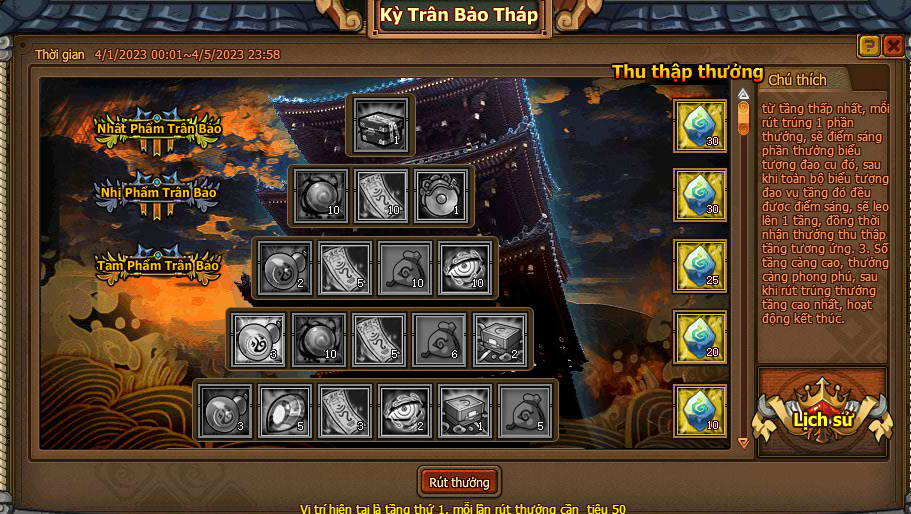Select the top tier treasure chest reward
The width and height of the screenshot is (911, 514).
380,125
